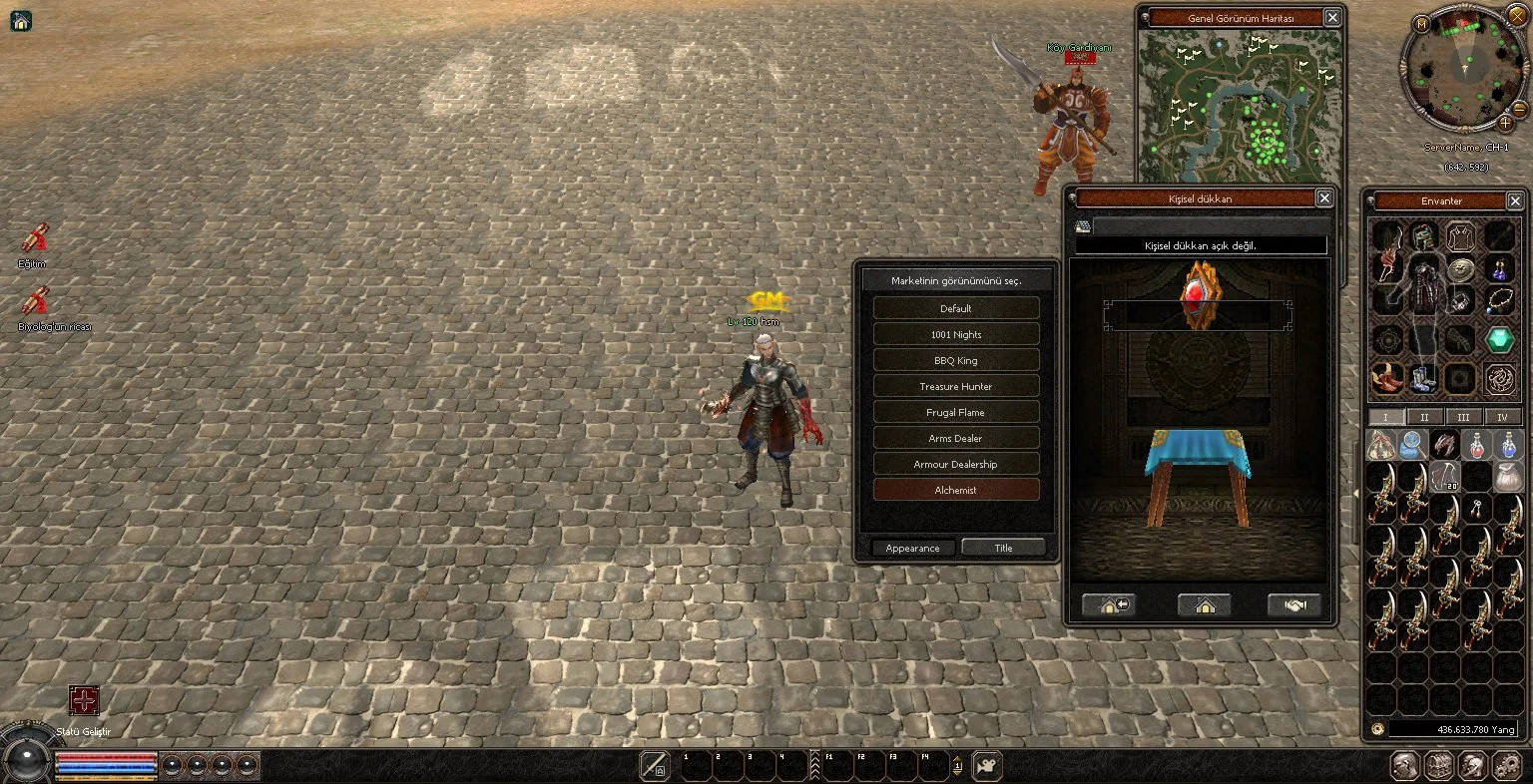Click the handshake button in personal shop

click(1294, 605)
